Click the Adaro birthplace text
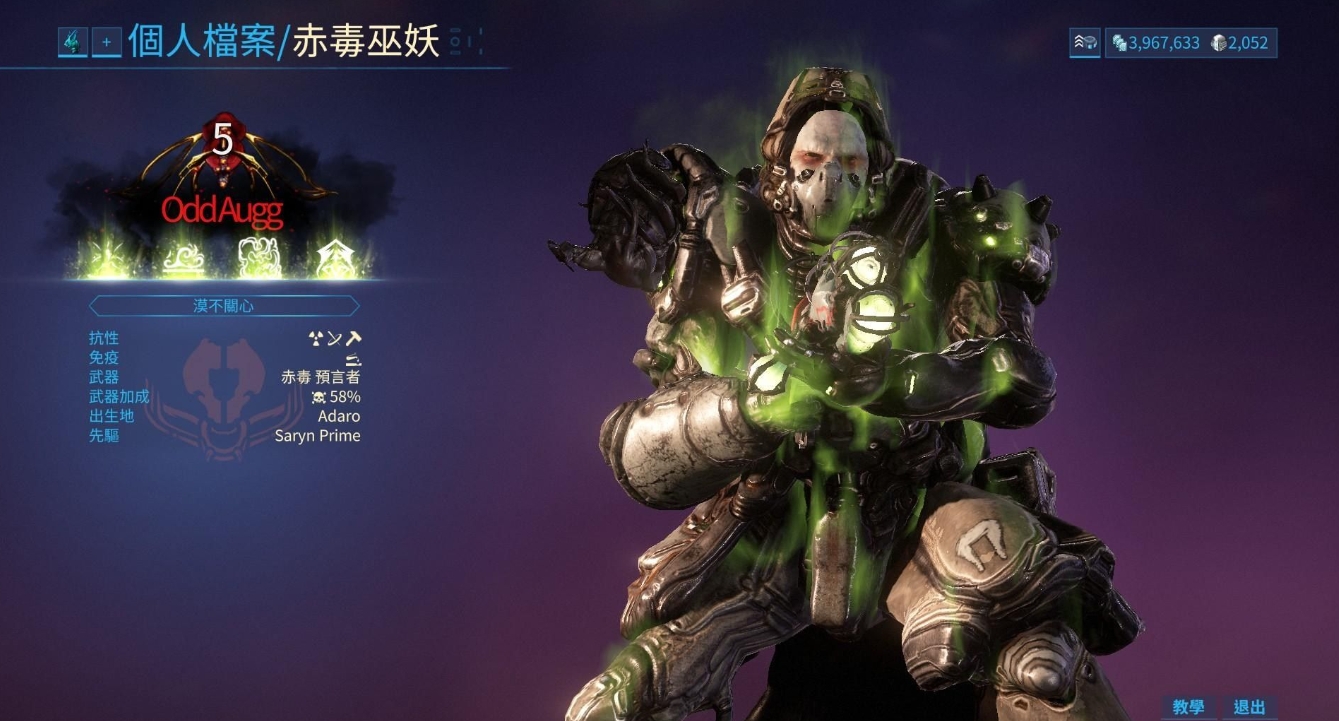 pos(338,416)
